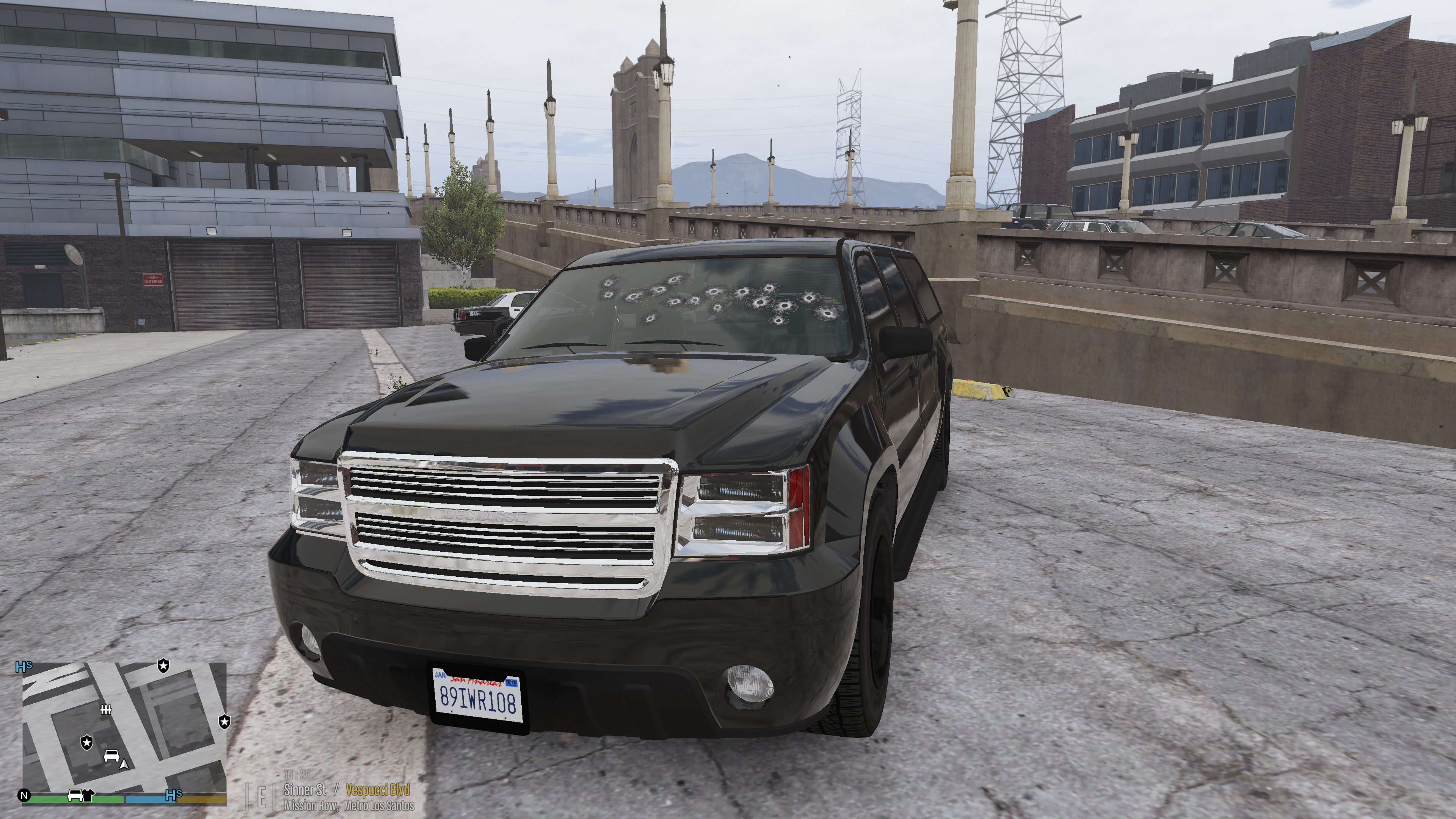Click the white player arrow on minimap
This screenshot has width=1456, height=819.
124,764
